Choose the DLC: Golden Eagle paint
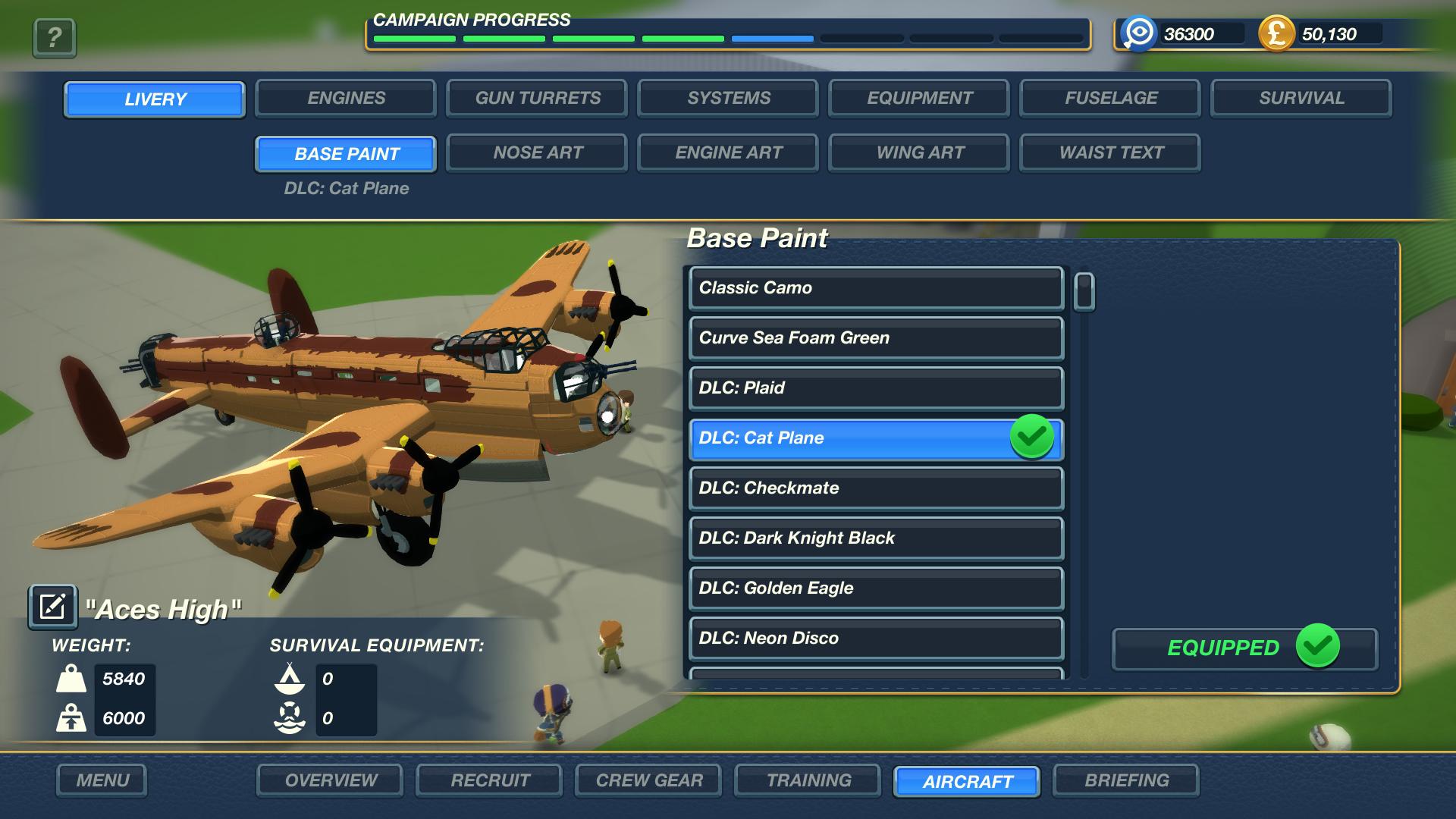 [875, 588]
